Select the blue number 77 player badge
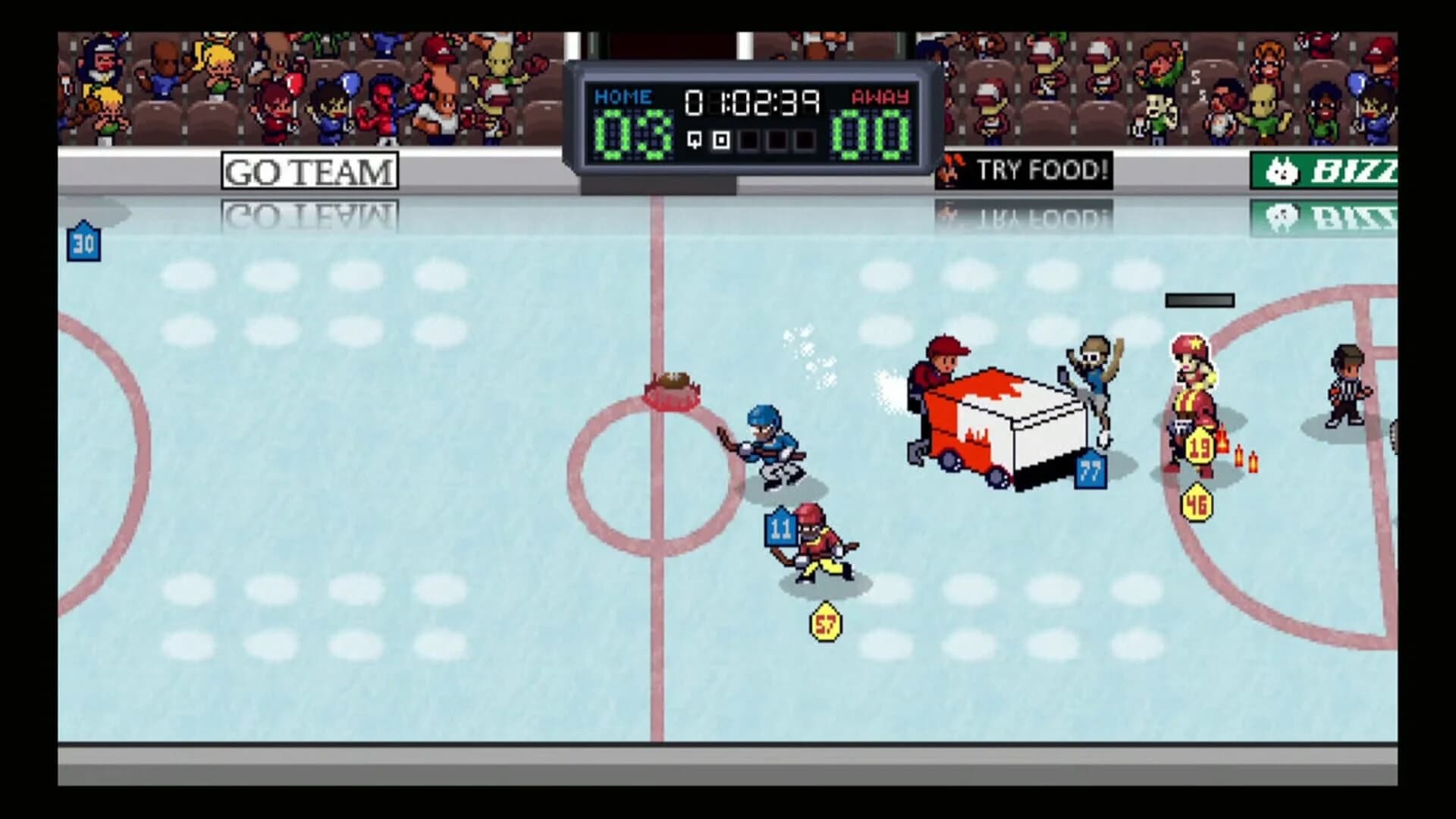This screenshot has width=1456, height=819. [x=1088, y=472]
